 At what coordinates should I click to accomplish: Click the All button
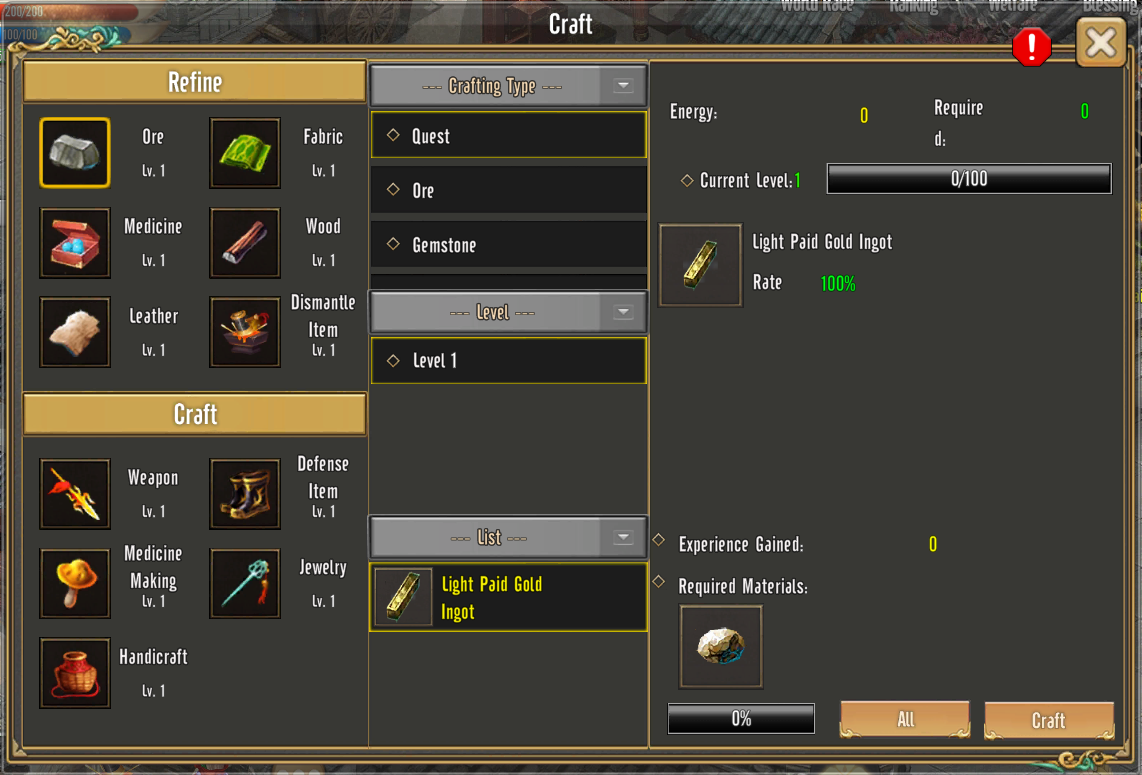pyautogui.click(x=905, y=720)
